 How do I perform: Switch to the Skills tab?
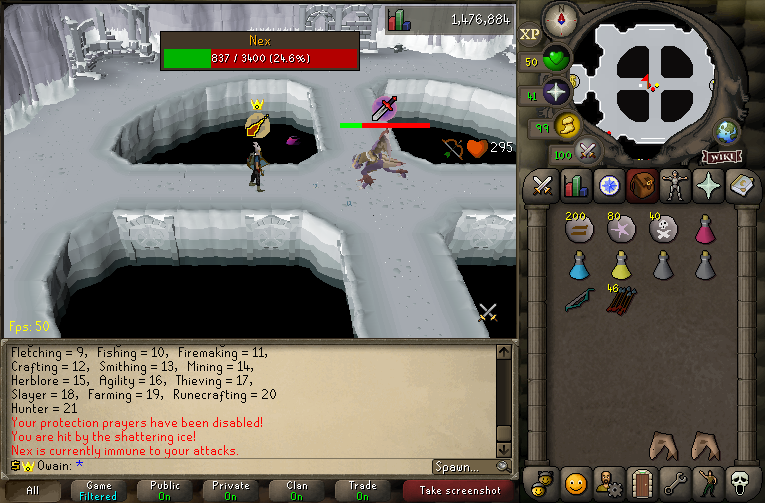(x=575, y=185)
